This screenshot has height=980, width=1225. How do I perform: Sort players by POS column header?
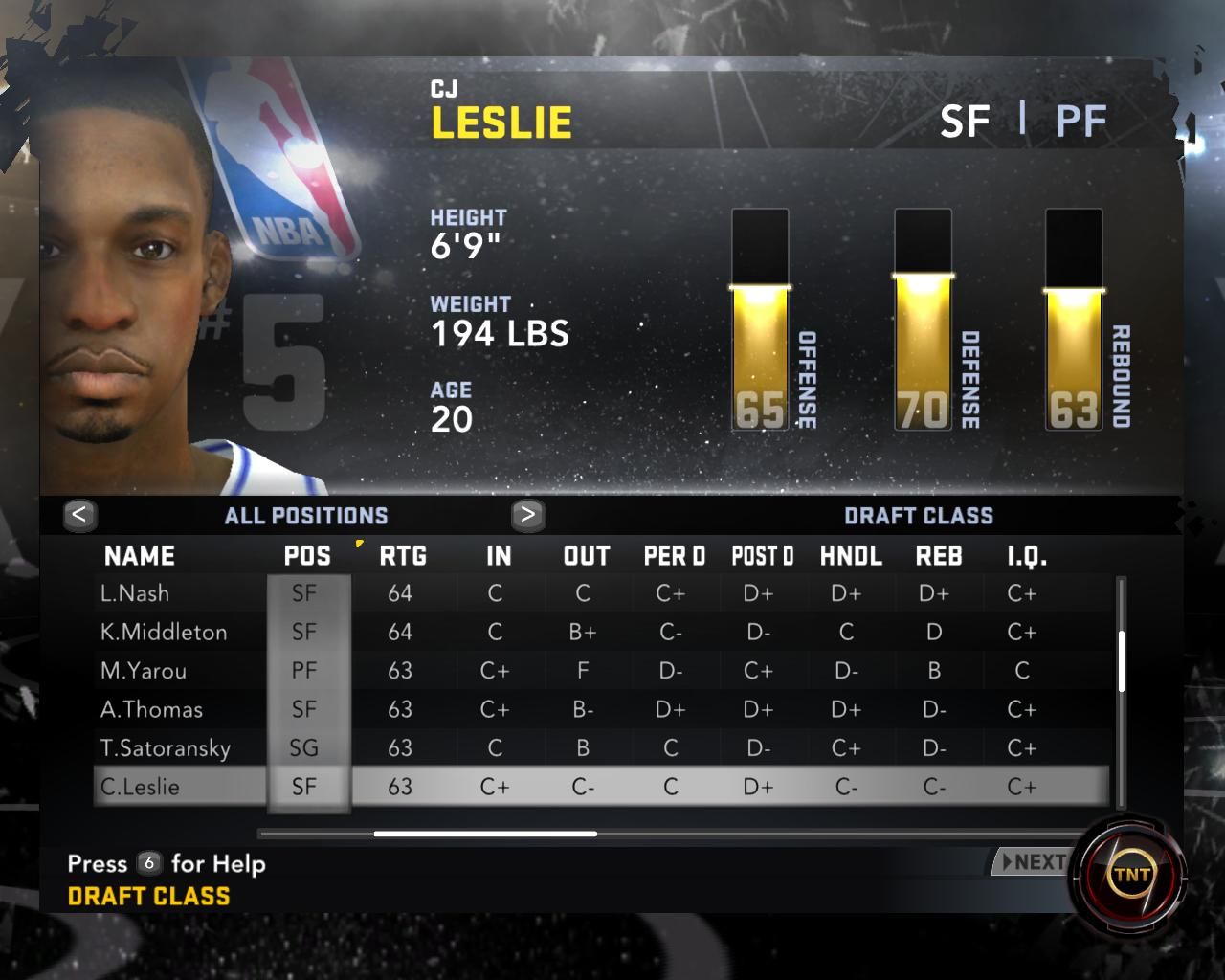click(x=307, y=556)
